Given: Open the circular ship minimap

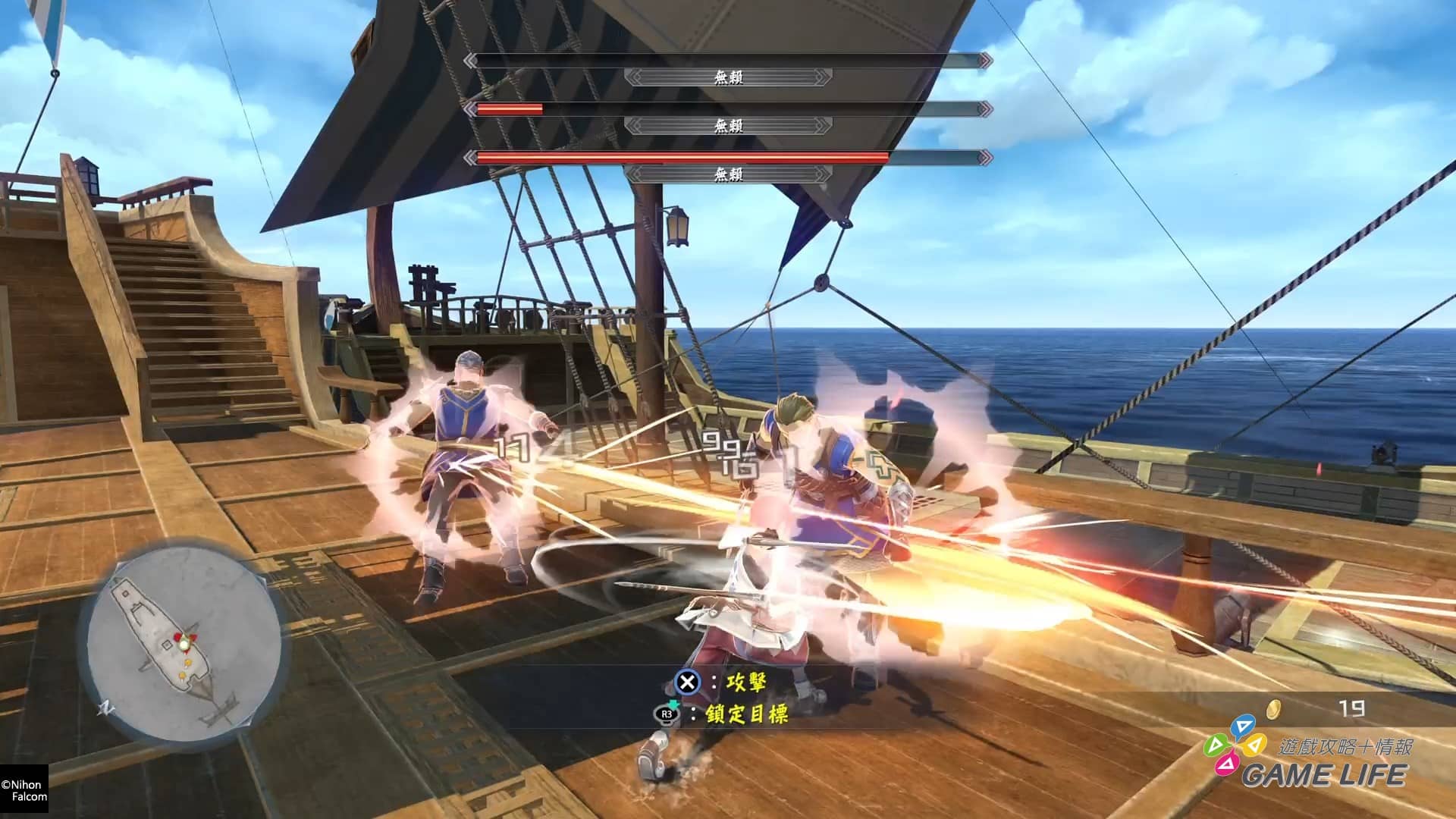Looking at the screenshot, I should tap(180, 643).
